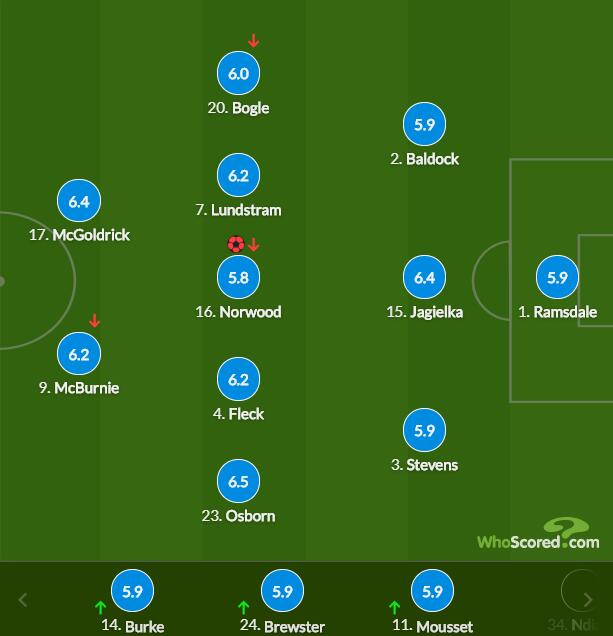This screenshot has height=636, width=613.
Task: Select Fleck's rating circle
Action: point(238,380)
